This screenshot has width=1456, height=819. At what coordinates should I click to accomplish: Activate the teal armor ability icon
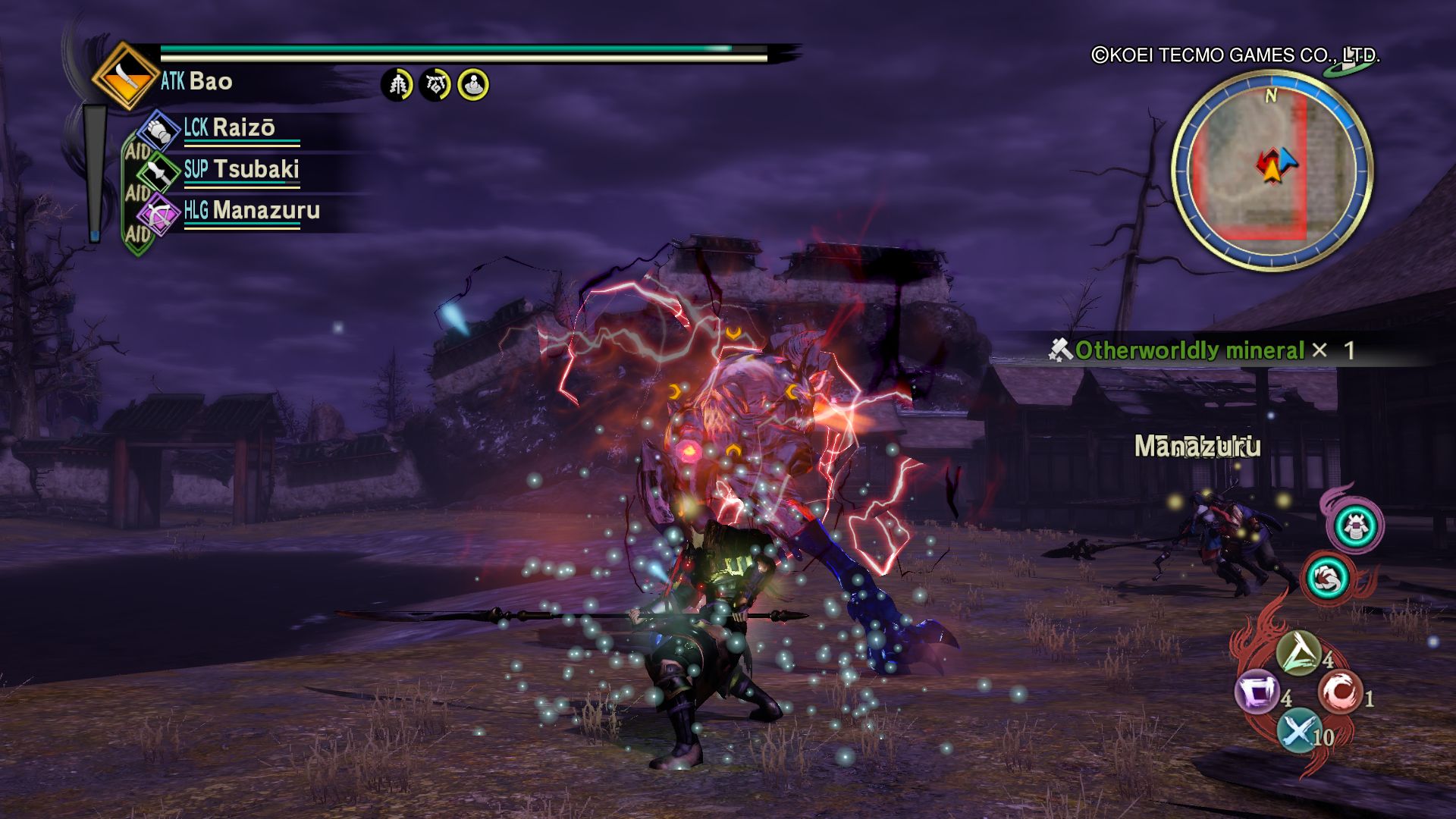click(1355, 526)
